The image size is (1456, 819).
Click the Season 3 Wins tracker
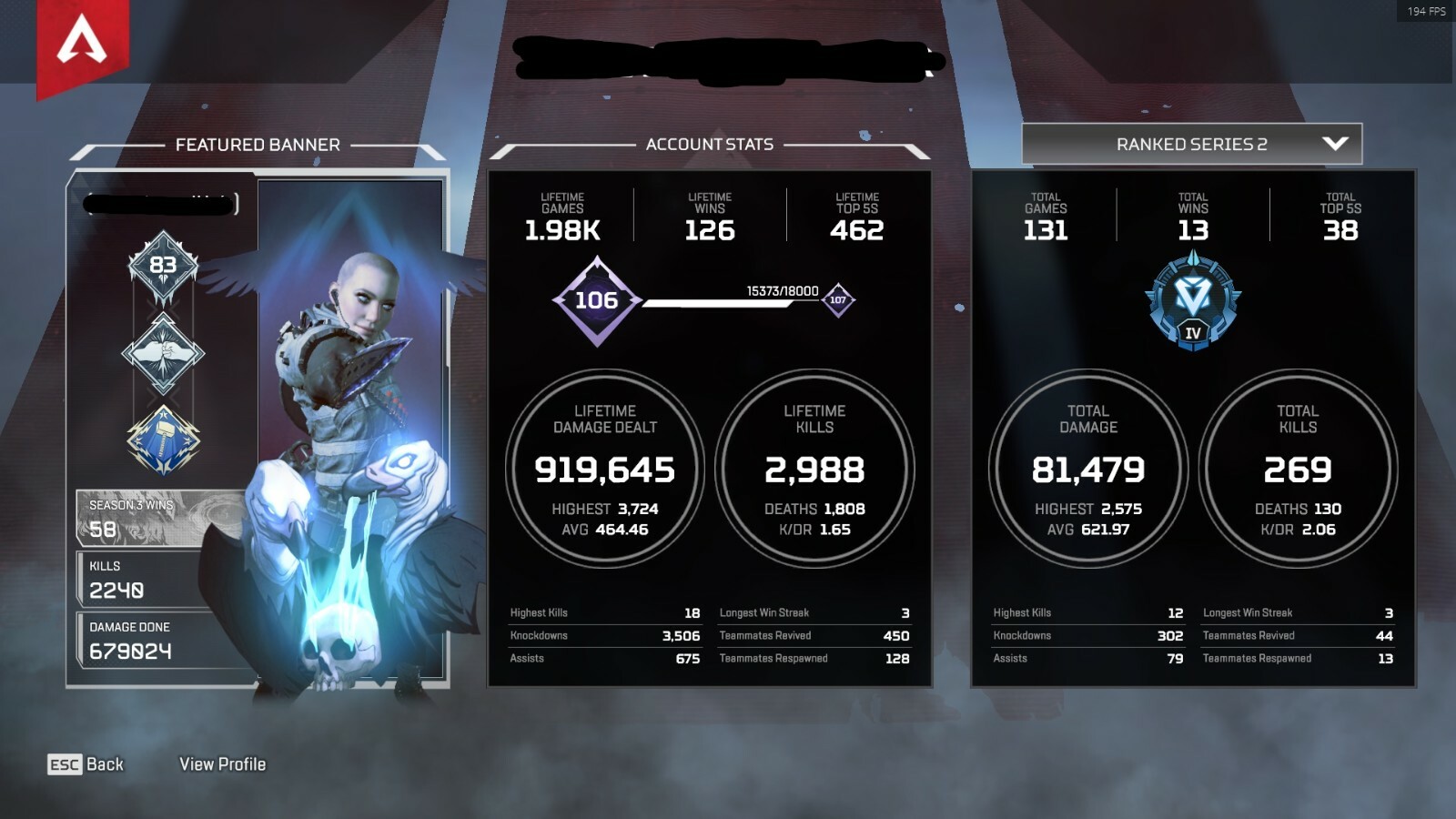point(159,518)
